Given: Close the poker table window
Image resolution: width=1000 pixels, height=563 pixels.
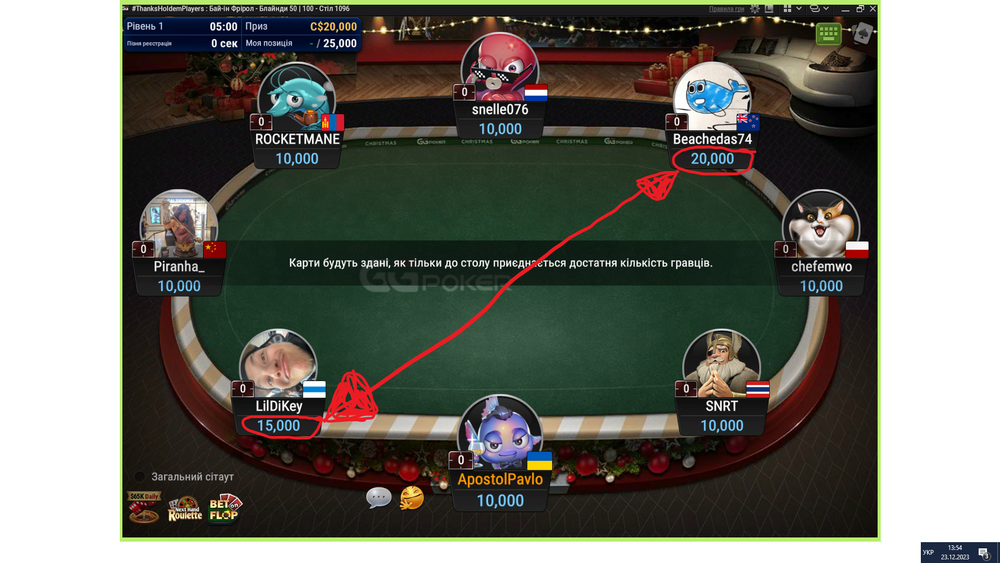Looking at the screenshot, I should point(873,9).
